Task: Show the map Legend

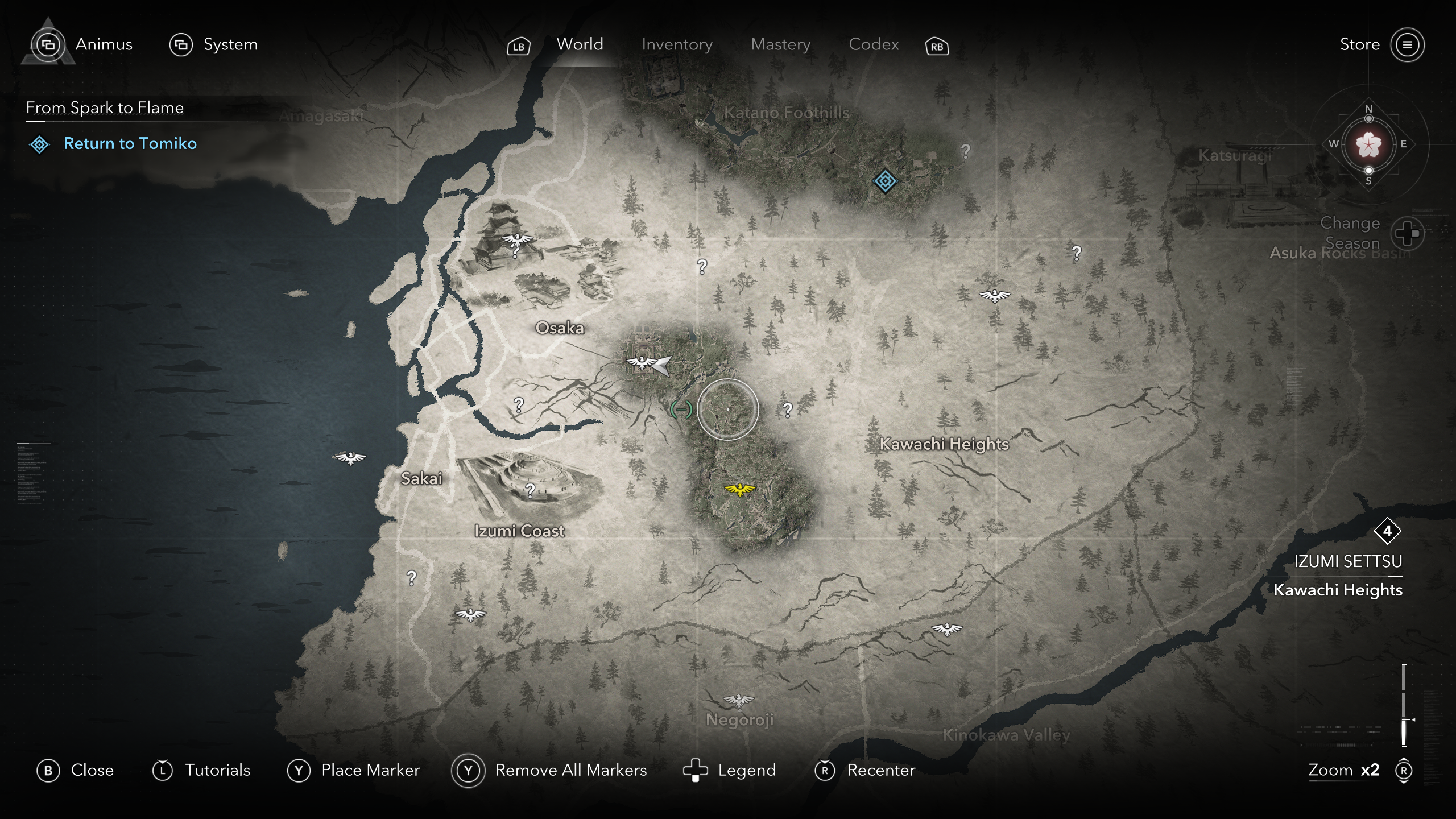Action: click(x=730, y=770)
